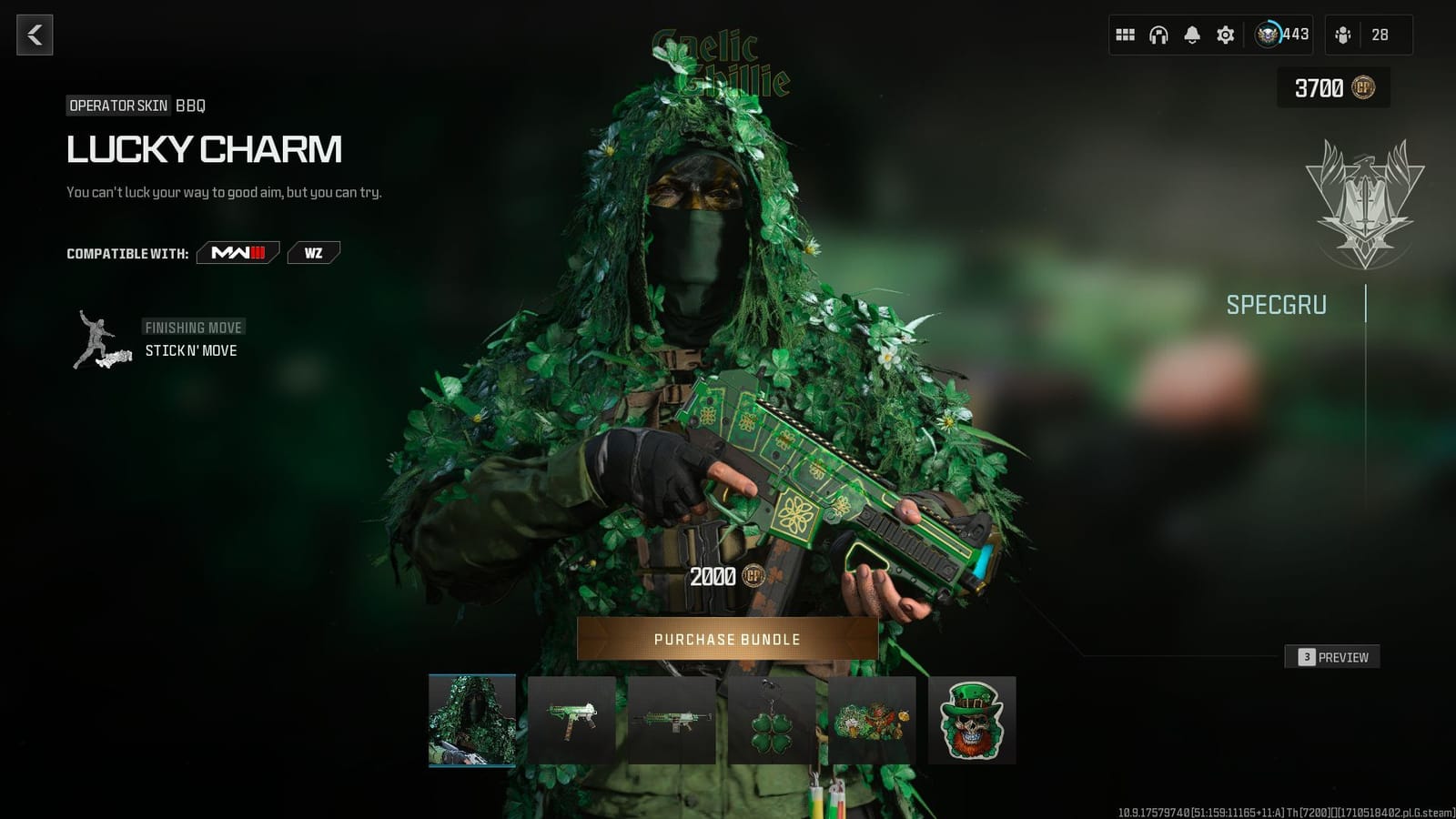Click the headset audio channels icon
Screen dimensions: 1456x819
click(1158, 35)
